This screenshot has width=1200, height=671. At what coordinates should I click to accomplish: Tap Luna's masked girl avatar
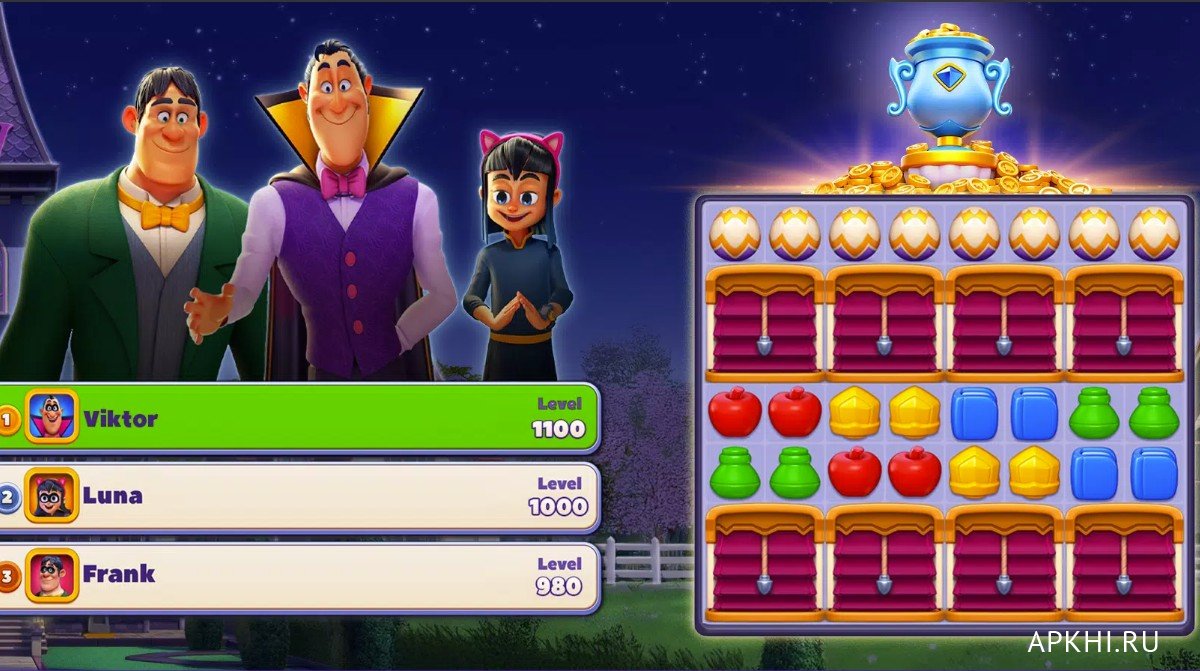pyautogui.click(x=51, y=495)
